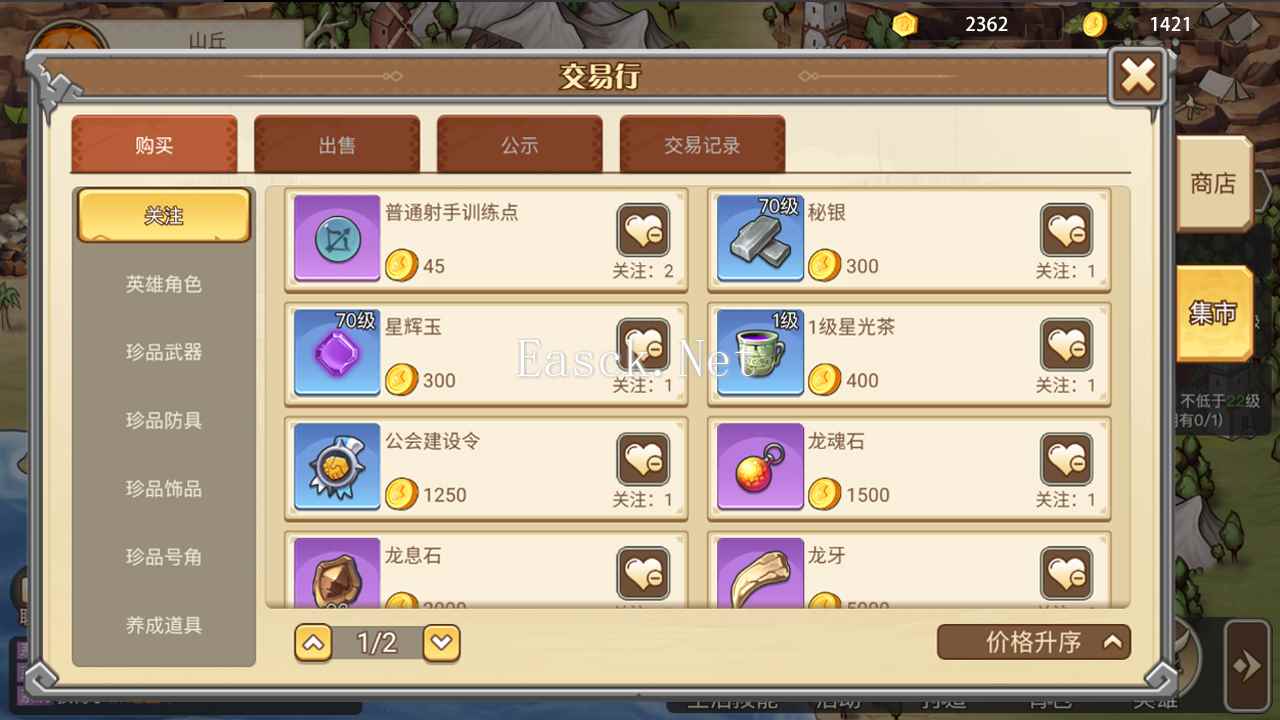Viewport: 1280px width, 720px height.
Task: Click the 龙魂石 orb icon
Action: pos(760,467)
